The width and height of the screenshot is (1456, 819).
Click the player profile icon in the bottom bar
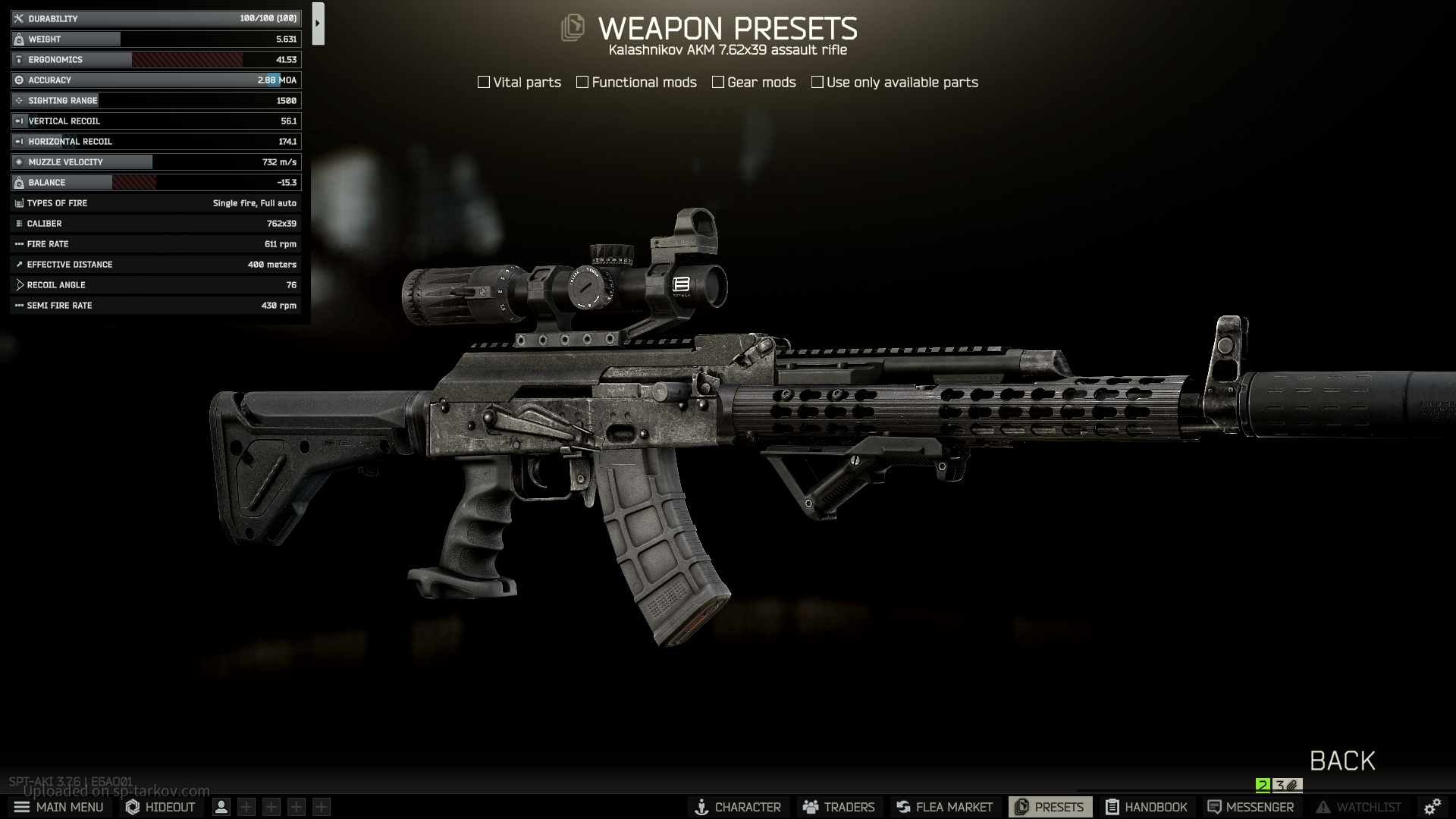221,807
